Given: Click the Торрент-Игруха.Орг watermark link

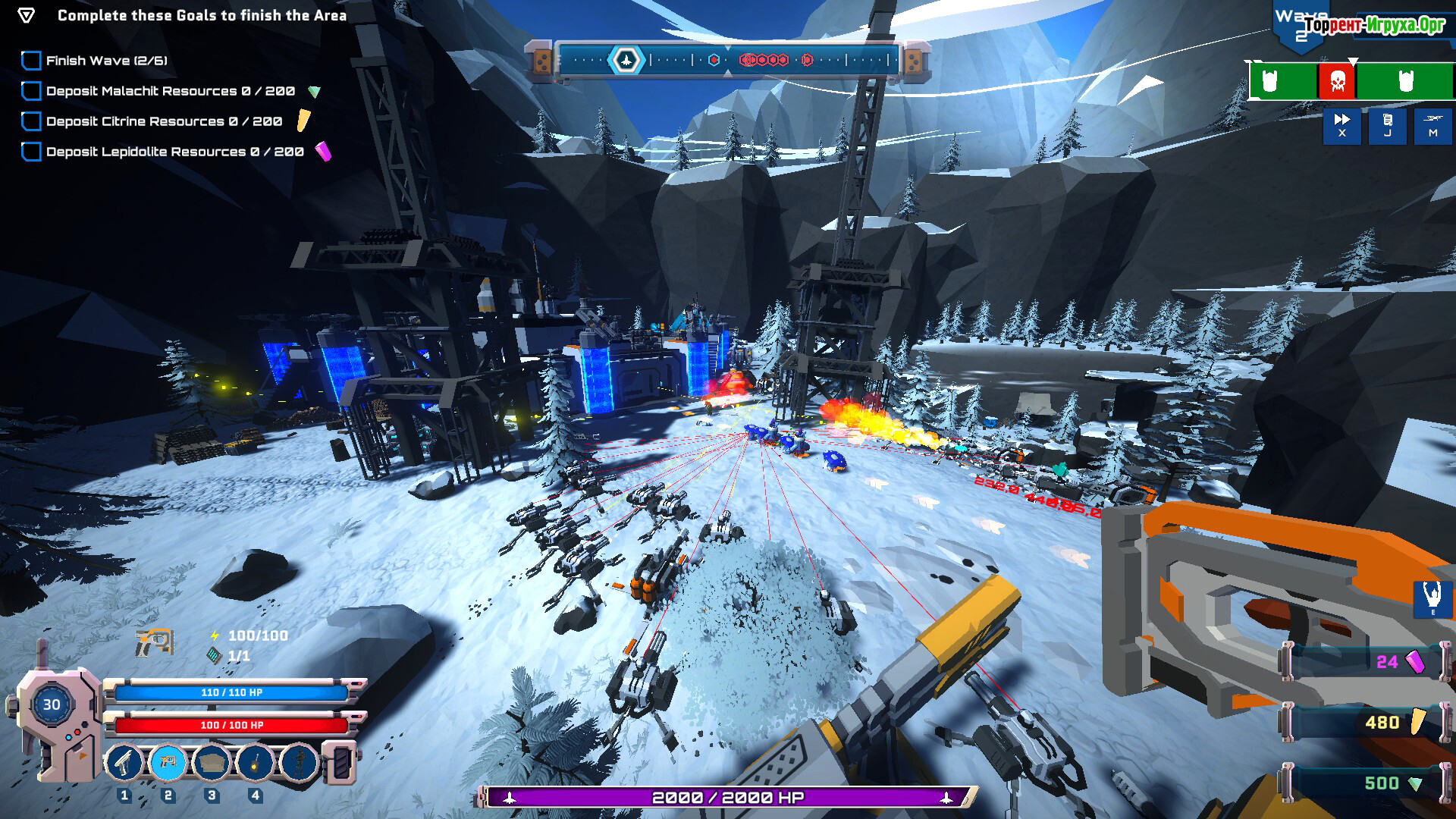Looking at the screenshot, I should (x=1374, y=25).
